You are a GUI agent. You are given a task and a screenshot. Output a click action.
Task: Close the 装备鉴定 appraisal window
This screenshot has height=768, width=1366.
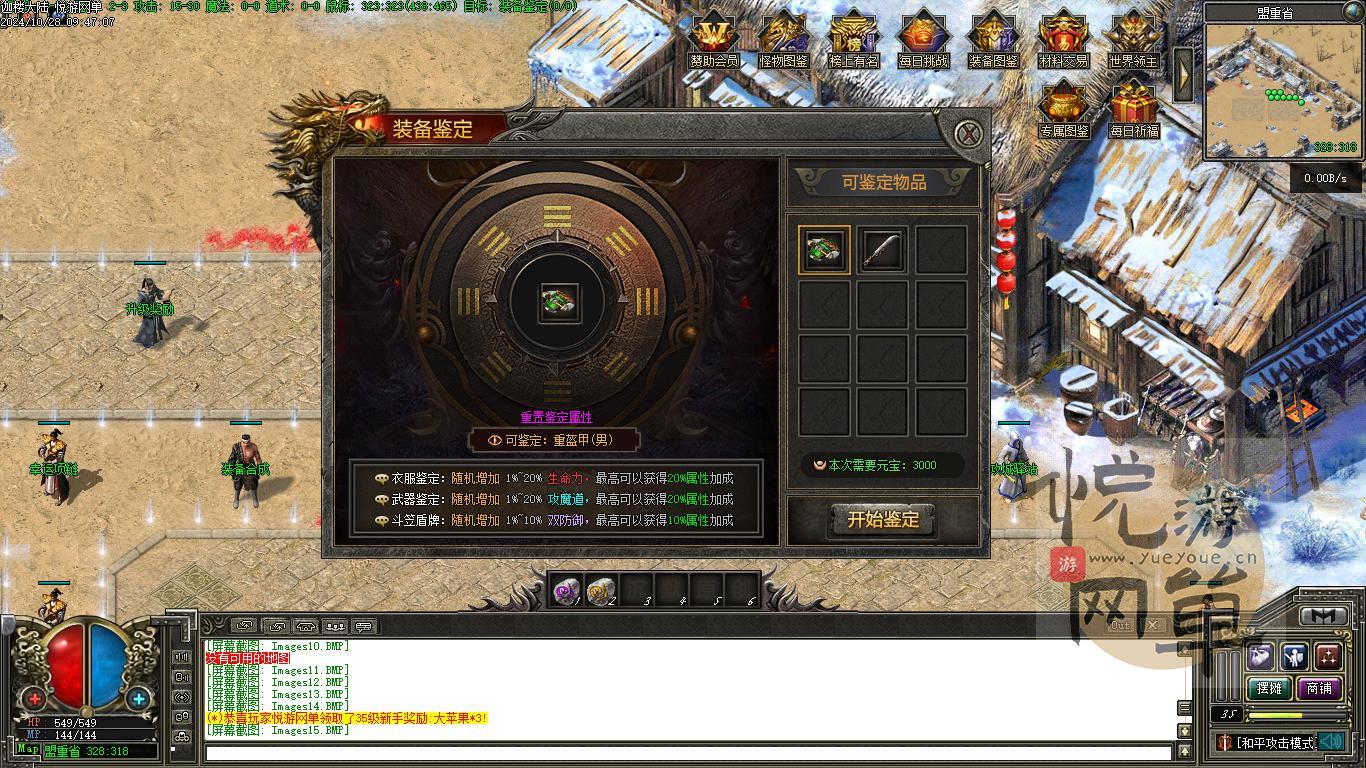pyautogui.click(x=967, y=134)
